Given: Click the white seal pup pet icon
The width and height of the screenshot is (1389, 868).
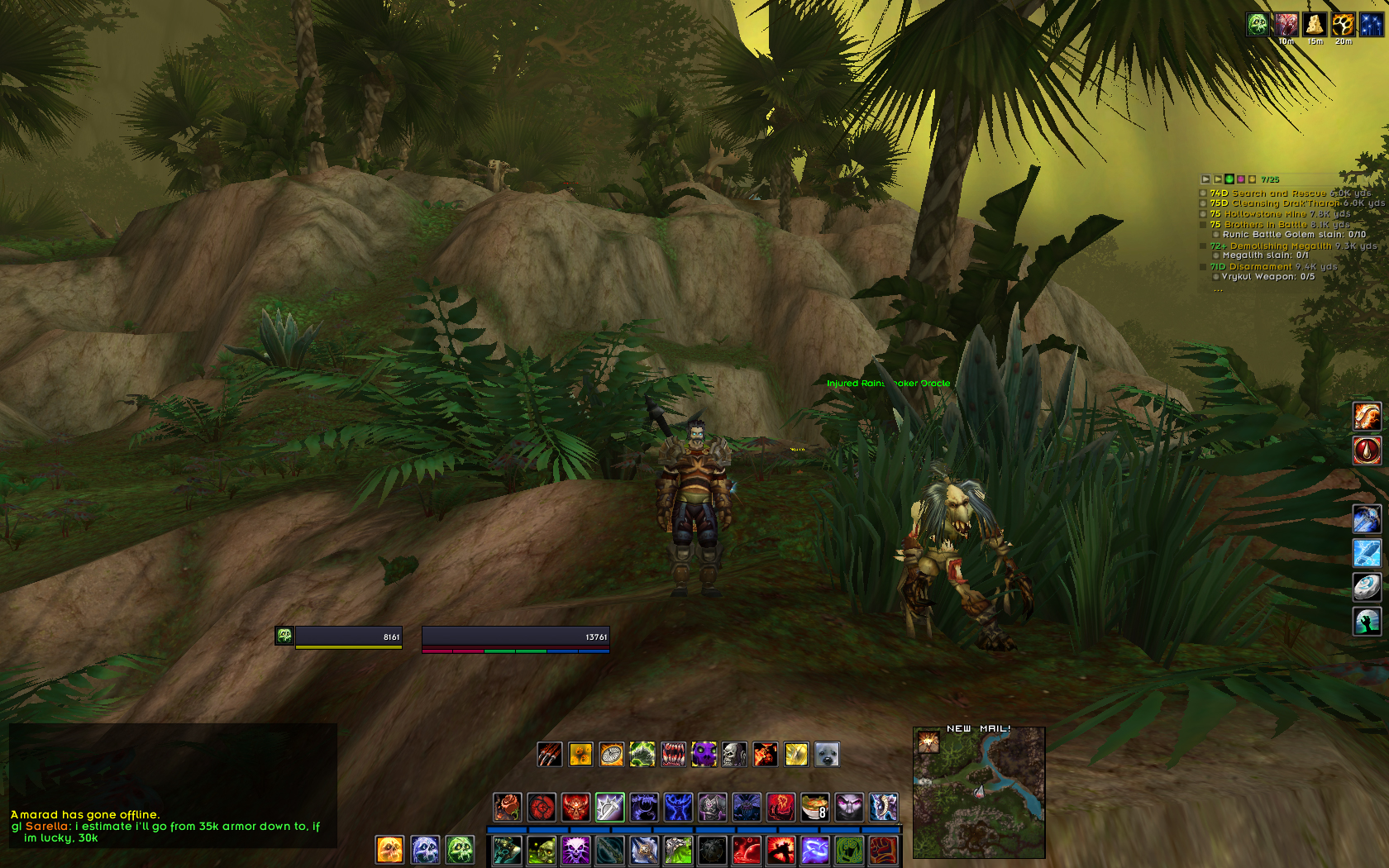Looking at the screenshot, I should [827, 754].
